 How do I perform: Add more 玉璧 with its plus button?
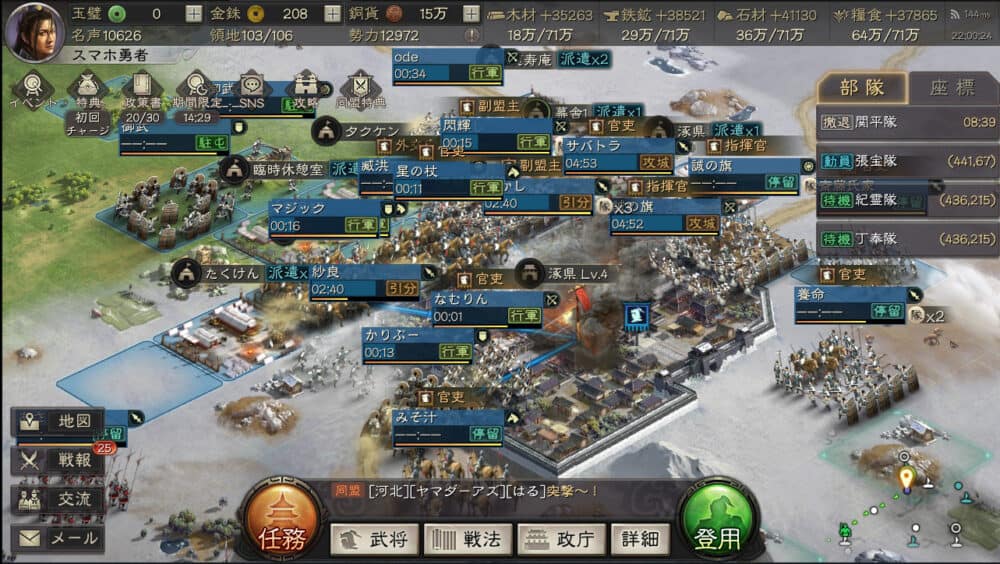coord(193,14)
